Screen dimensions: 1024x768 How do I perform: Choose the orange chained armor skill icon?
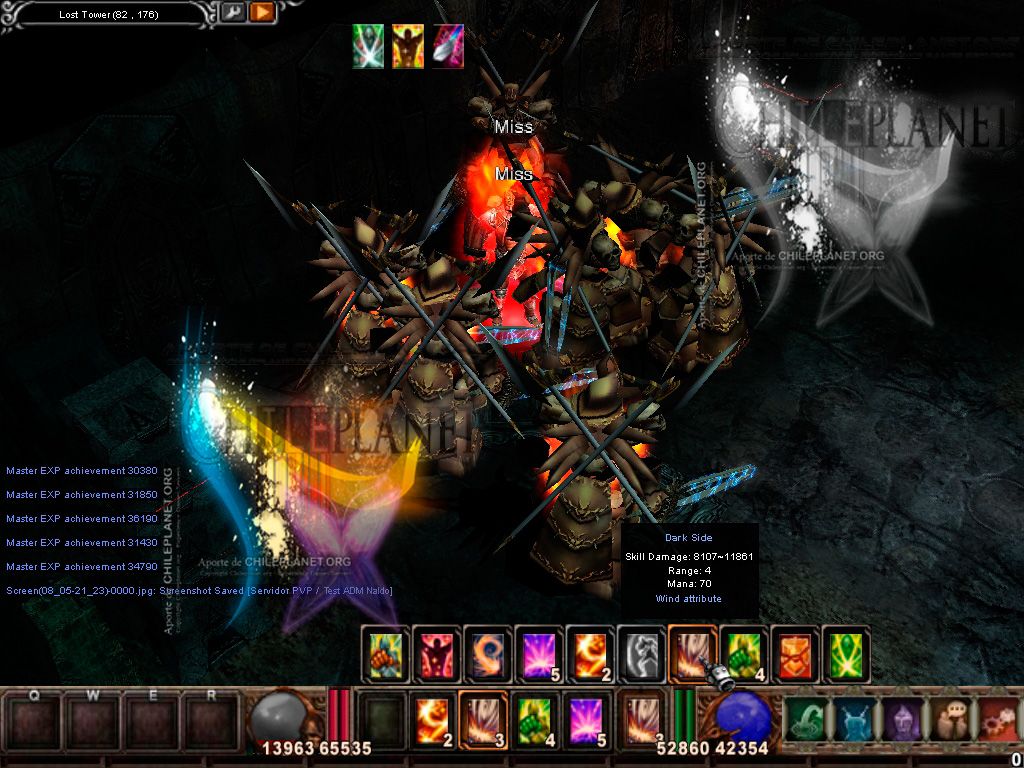(x=795, y=655)
